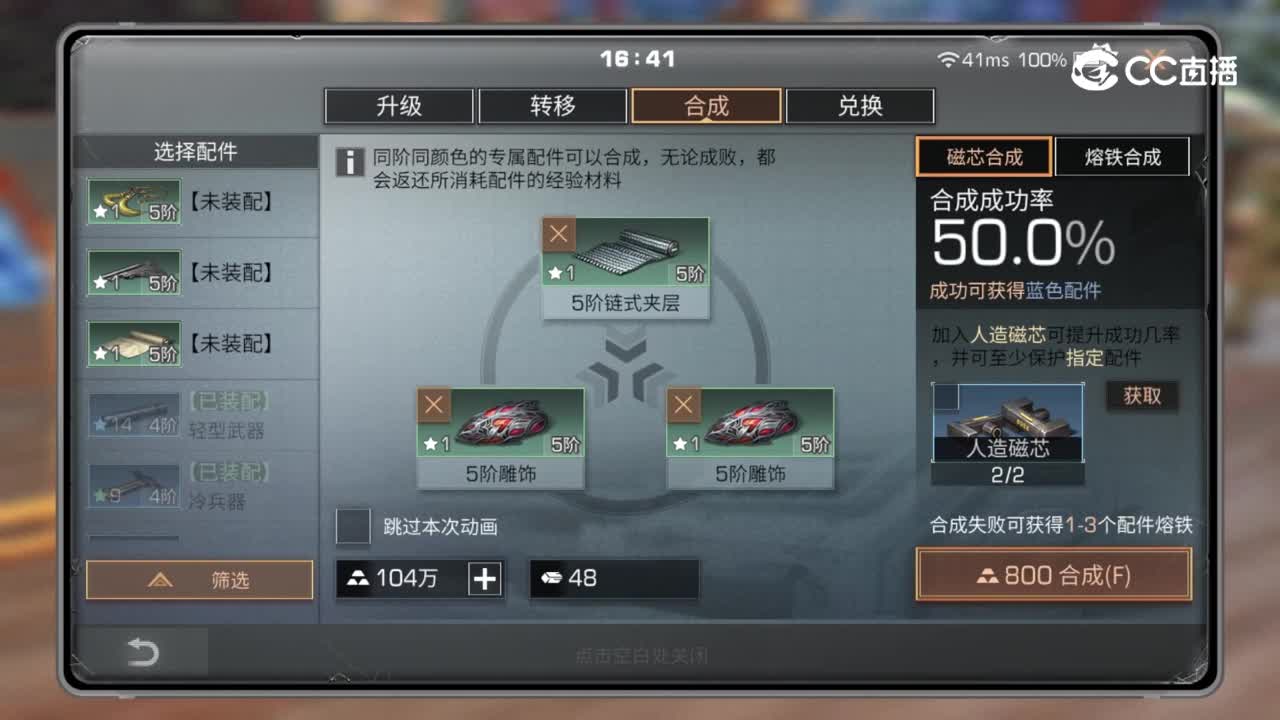Image resolution: width=1280 pixels, height=720 pixels.
Task: Remove 5阶链式夹层 using its X icon
Action: pos(558,234)
